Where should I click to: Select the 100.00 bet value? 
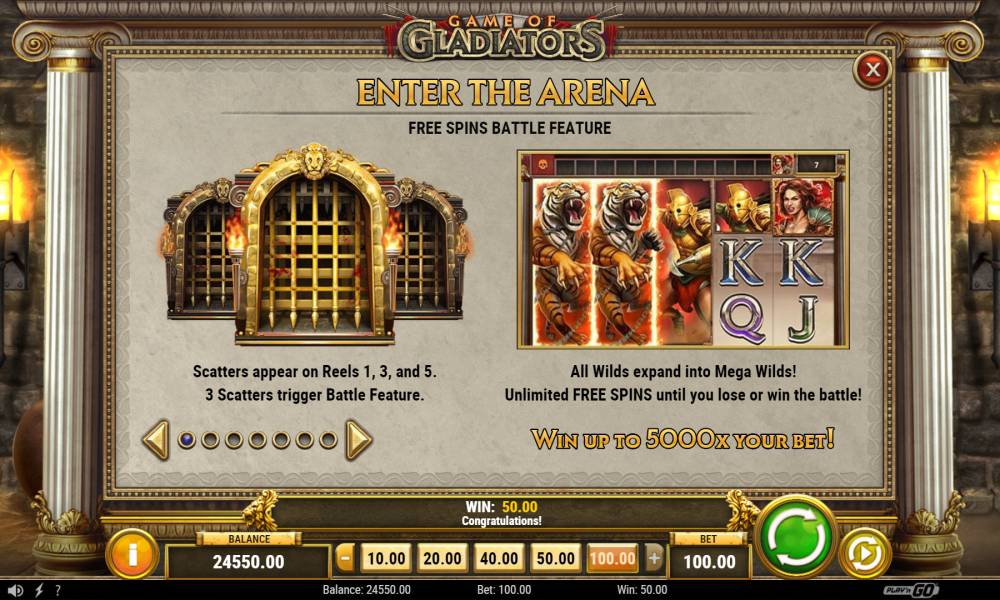[x=612, y=558]
